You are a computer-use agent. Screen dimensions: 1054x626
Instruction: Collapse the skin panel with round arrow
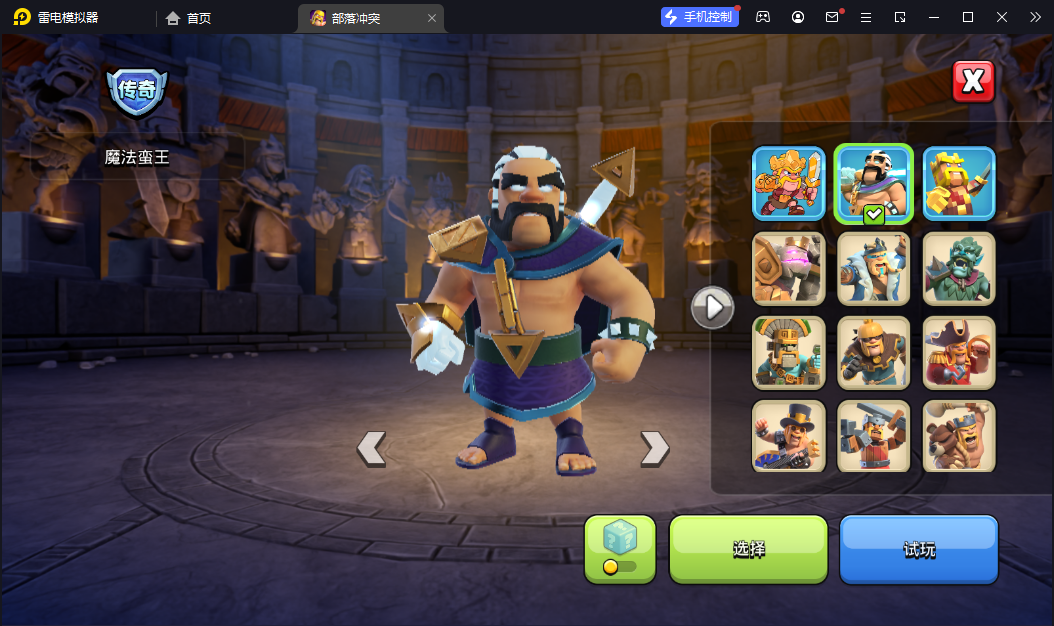[x=713, y=307]
